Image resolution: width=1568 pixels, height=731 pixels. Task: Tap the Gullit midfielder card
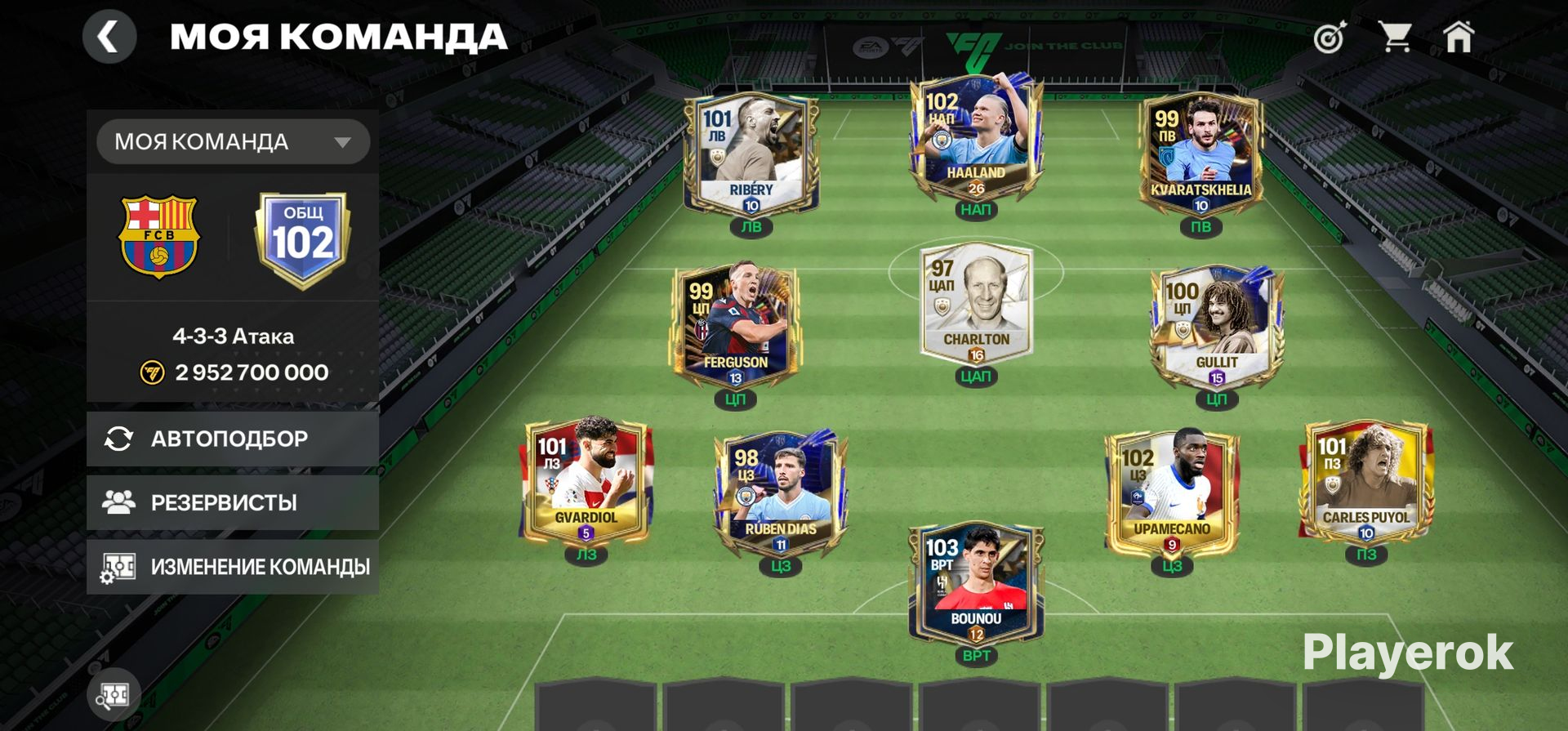click(1216, 328)
